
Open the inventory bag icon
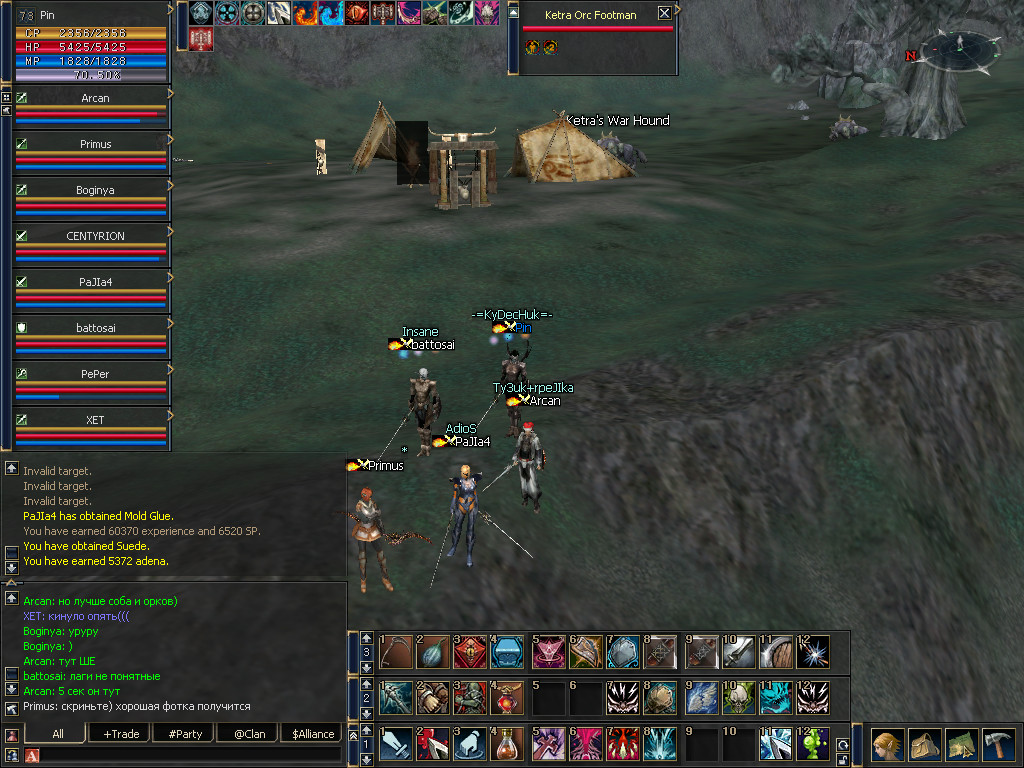(x=924, y=745)
